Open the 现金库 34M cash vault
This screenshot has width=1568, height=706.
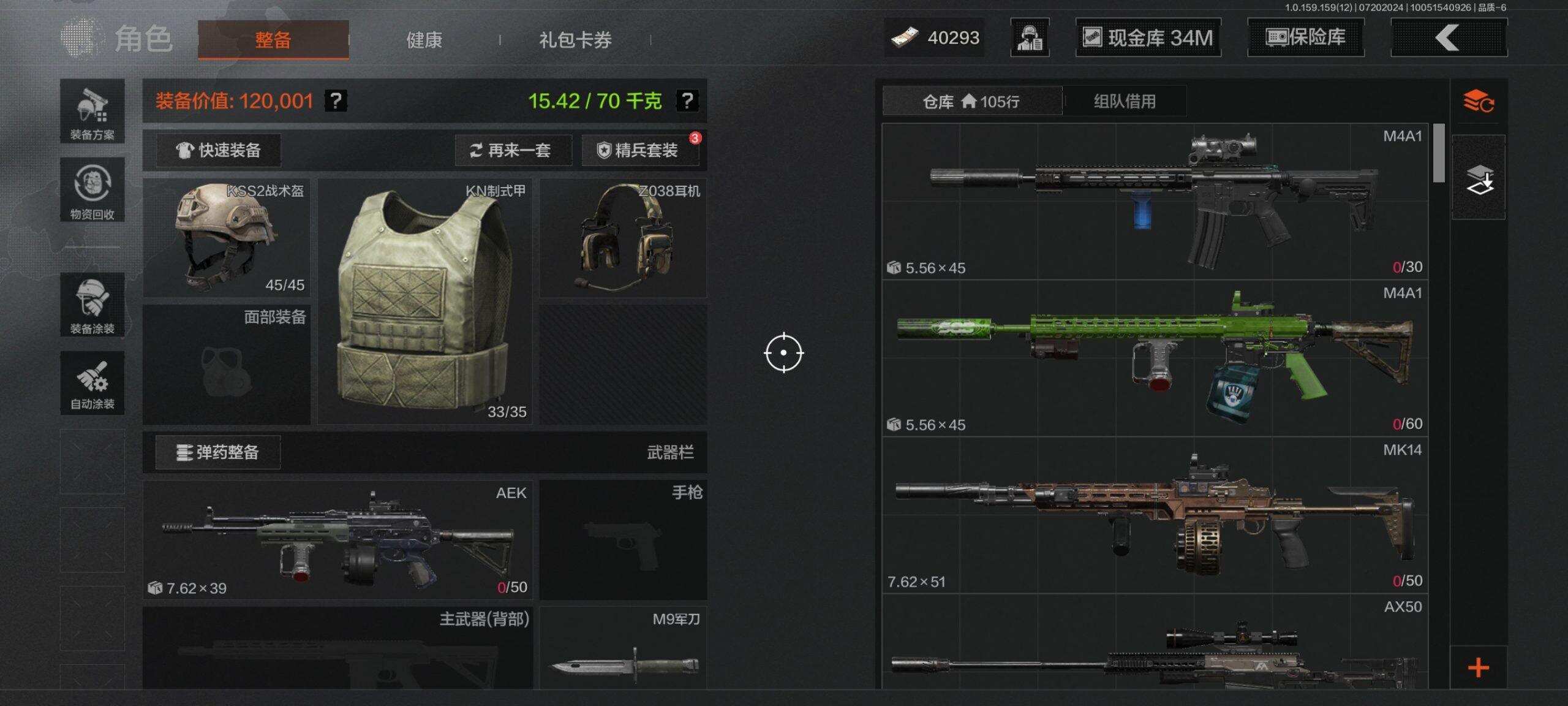(x=1148, y=38)
